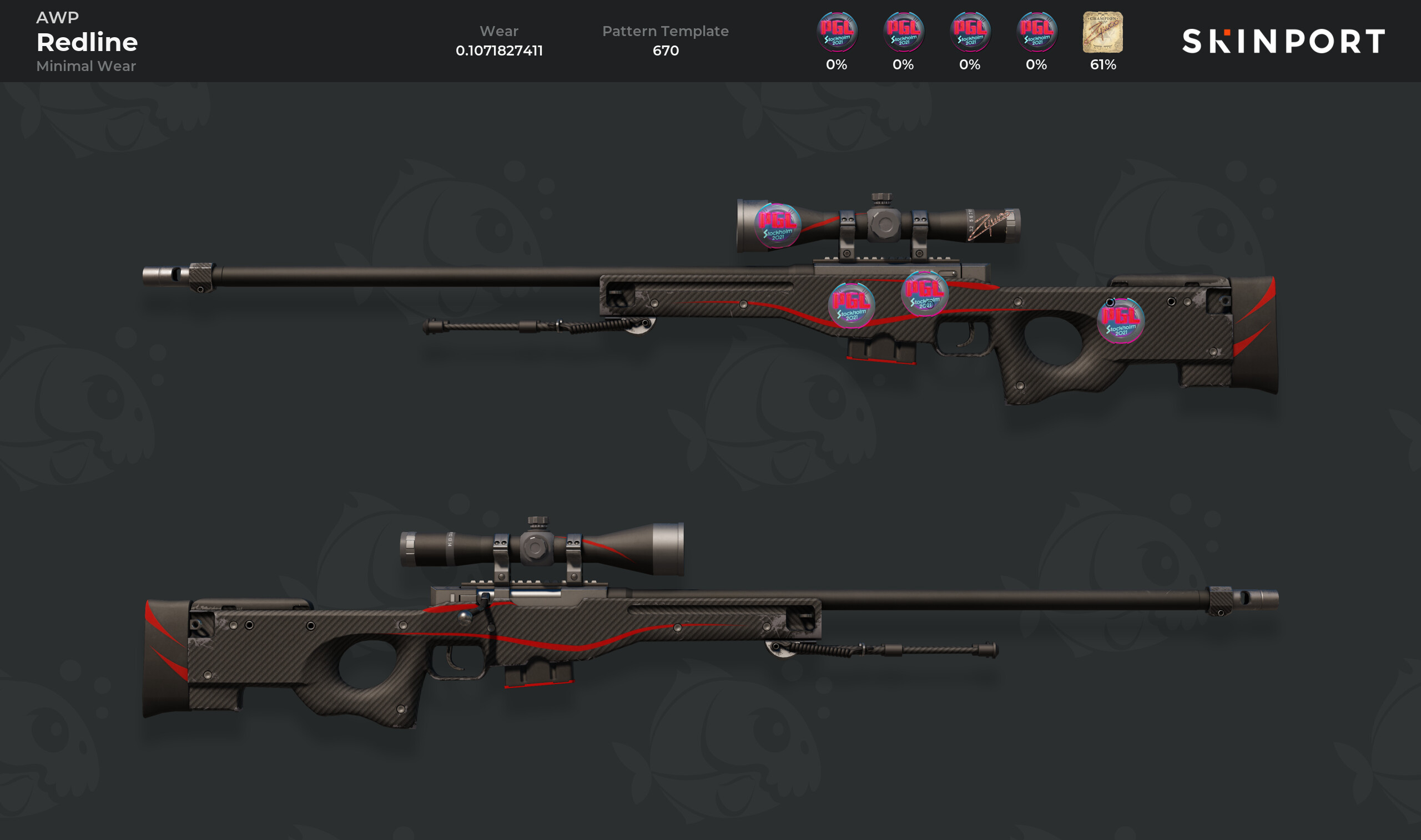The width and height of the screenshot is (1421, 840).
Task: Select the gold Champion sticker icon
Action: tap(1102, 33)
